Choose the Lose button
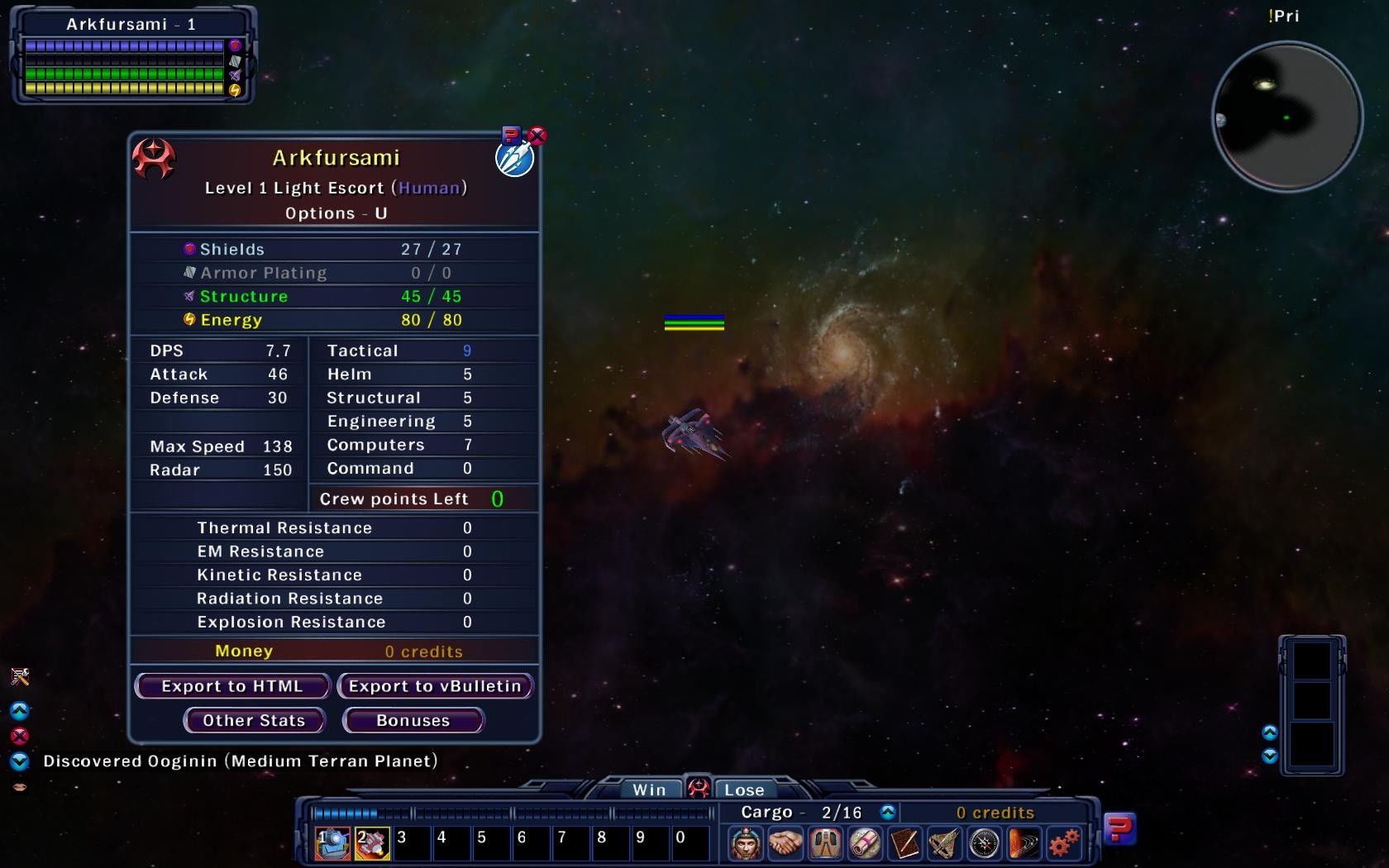The width and height of the screenshot is (1389, 868). (x=744, y=789)
